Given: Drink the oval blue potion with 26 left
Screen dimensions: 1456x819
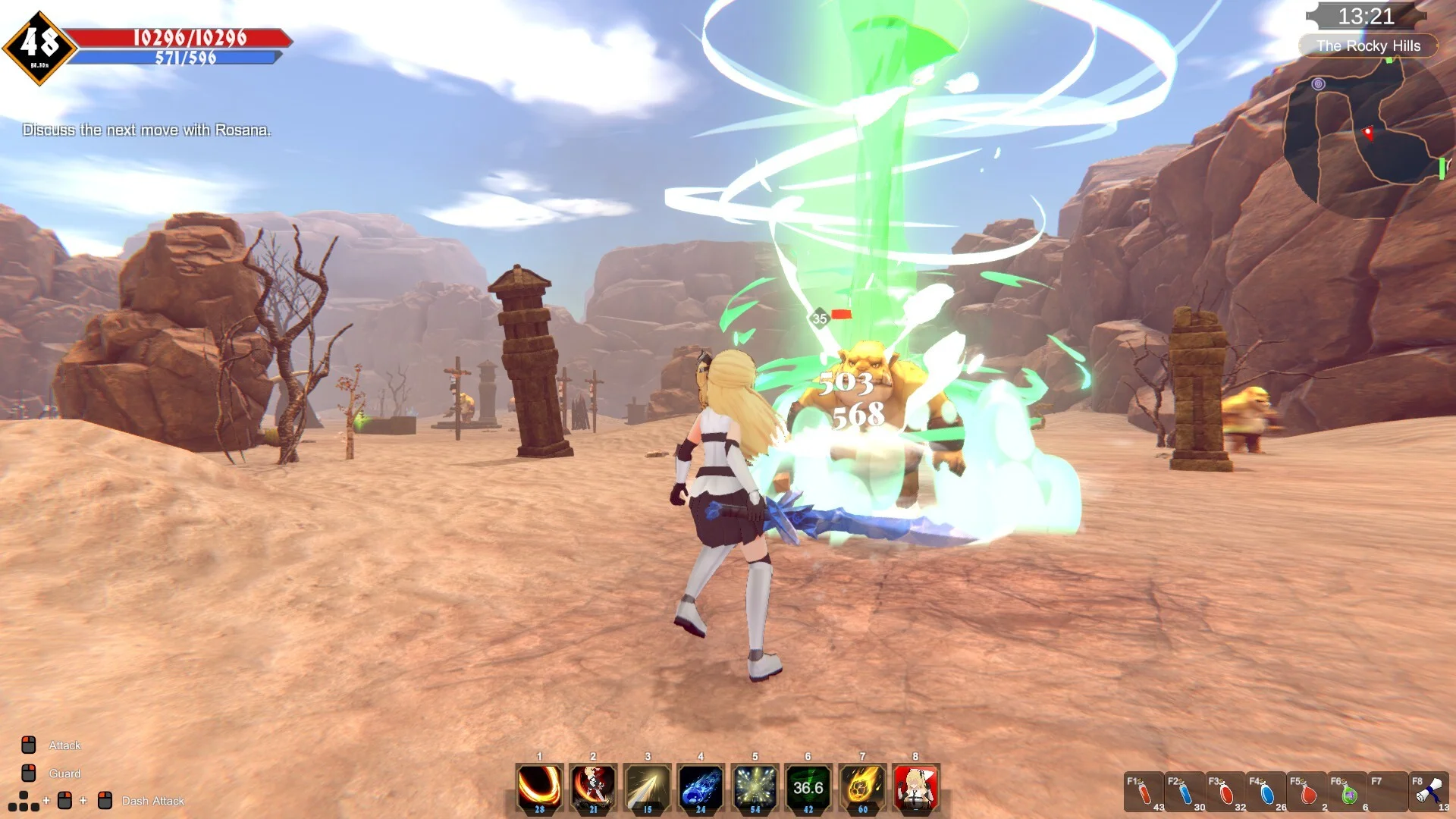Looking at the screenshot, I should [x=1266, y=793].
